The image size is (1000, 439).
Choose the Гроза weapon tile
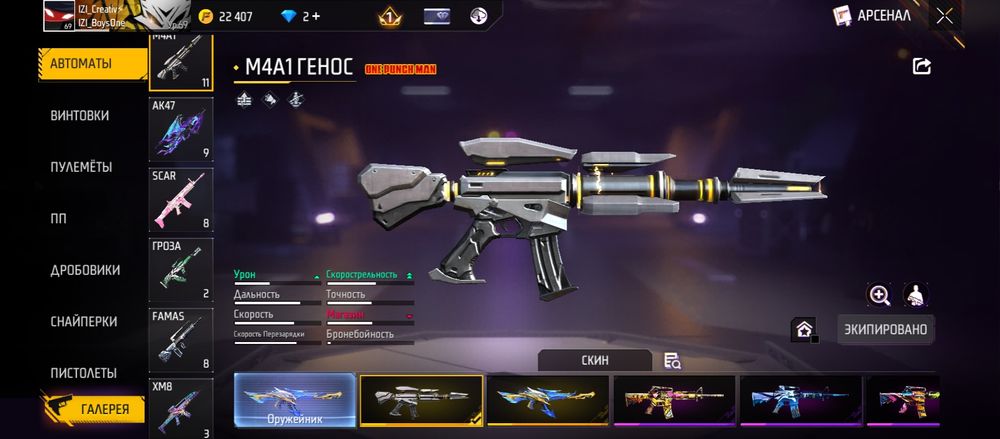pos(180,270)
